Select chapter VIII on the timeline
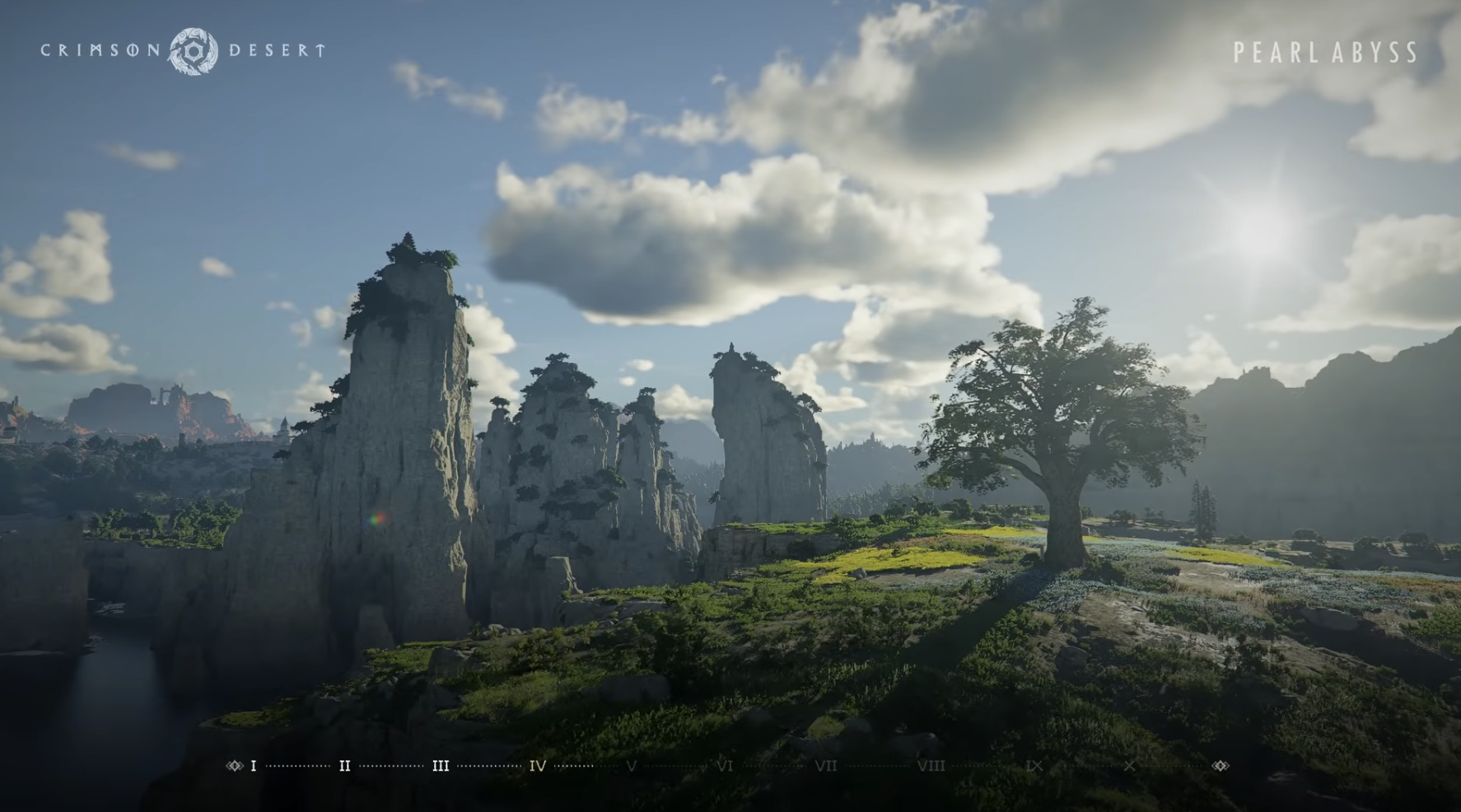Viewport: 1461px width, 812px height. coord(931,766)
